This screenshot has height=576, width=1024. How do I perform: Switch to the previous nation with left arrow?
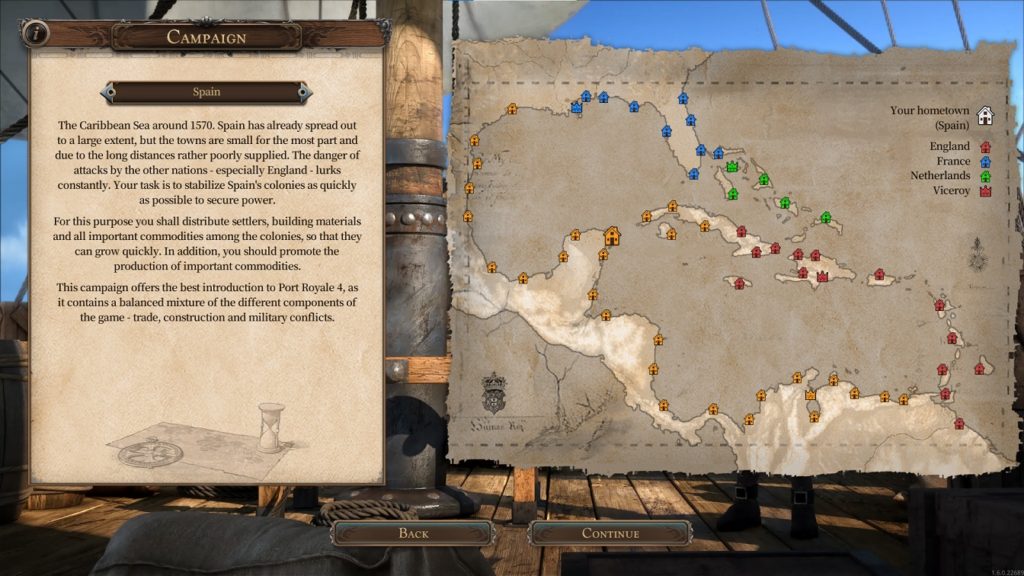(106, 92)
